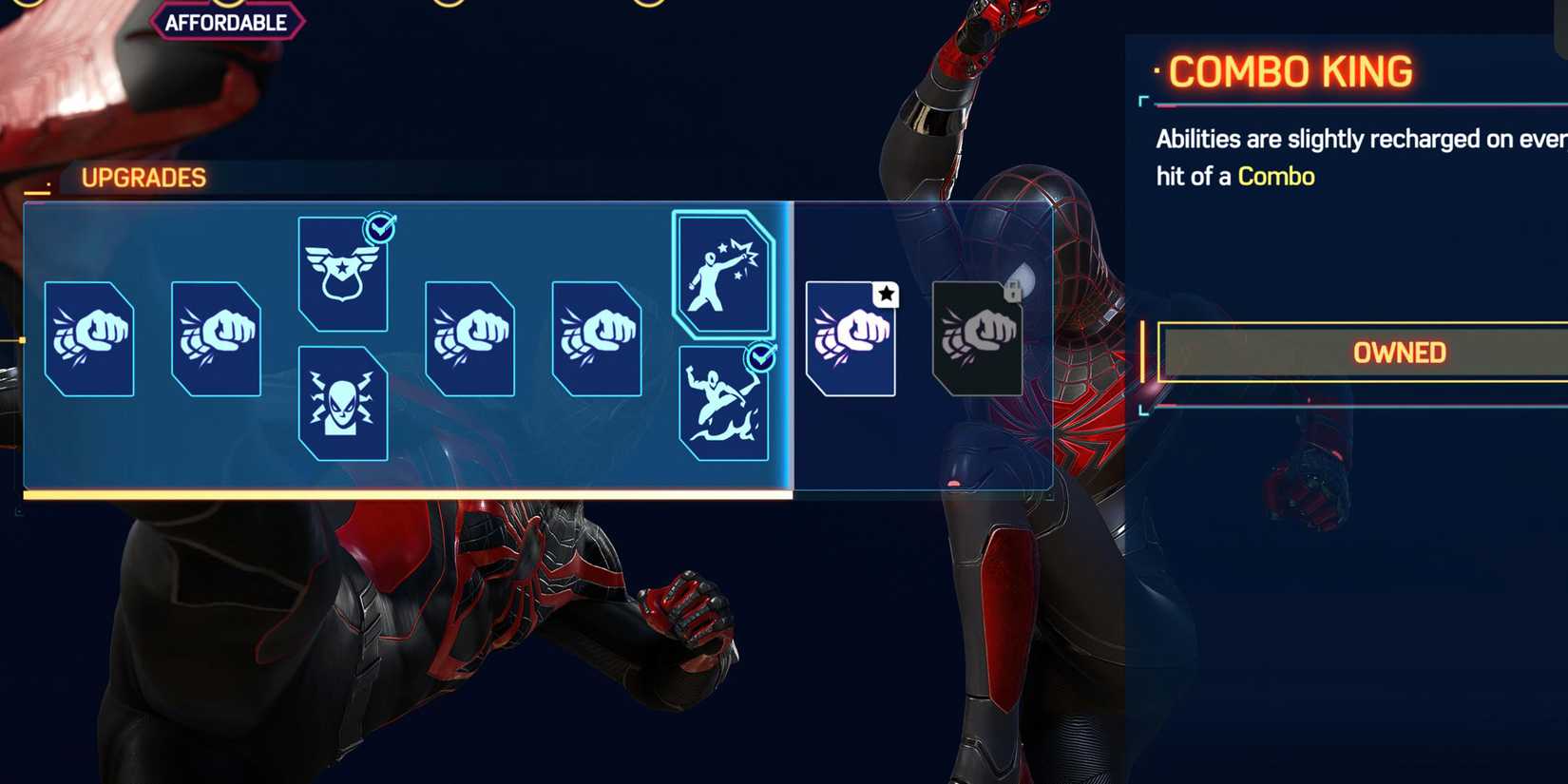Image resolution: width=1568 pixels, height=784 pixels.
Task: Toggle the checkmark on the badge upgrade
Action: 378,228
